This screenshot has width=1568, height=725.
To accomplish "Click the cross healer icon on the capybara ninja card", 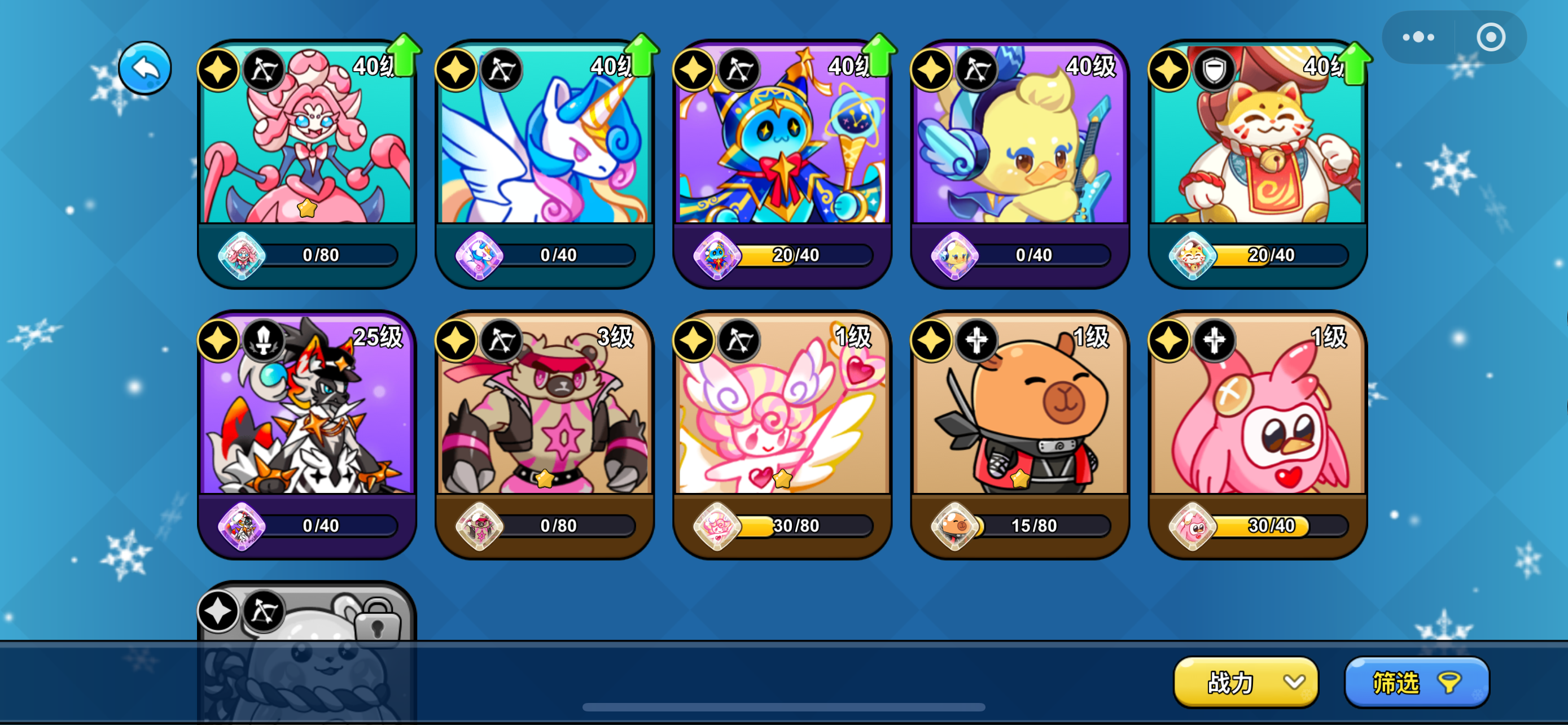I will point(977,340).
